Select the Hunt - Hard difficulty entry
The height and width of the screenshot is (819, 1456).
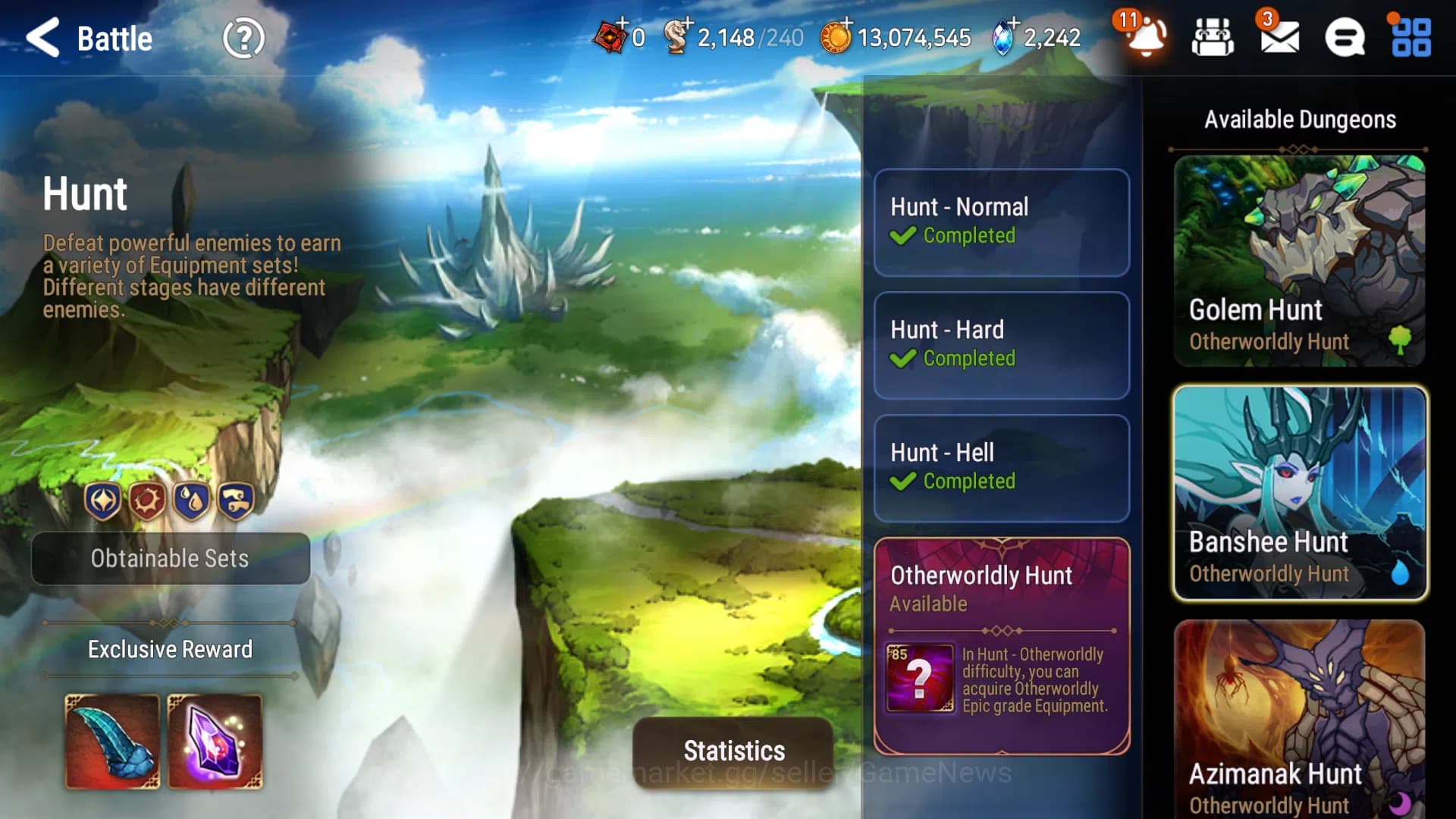pos(1001,345)
